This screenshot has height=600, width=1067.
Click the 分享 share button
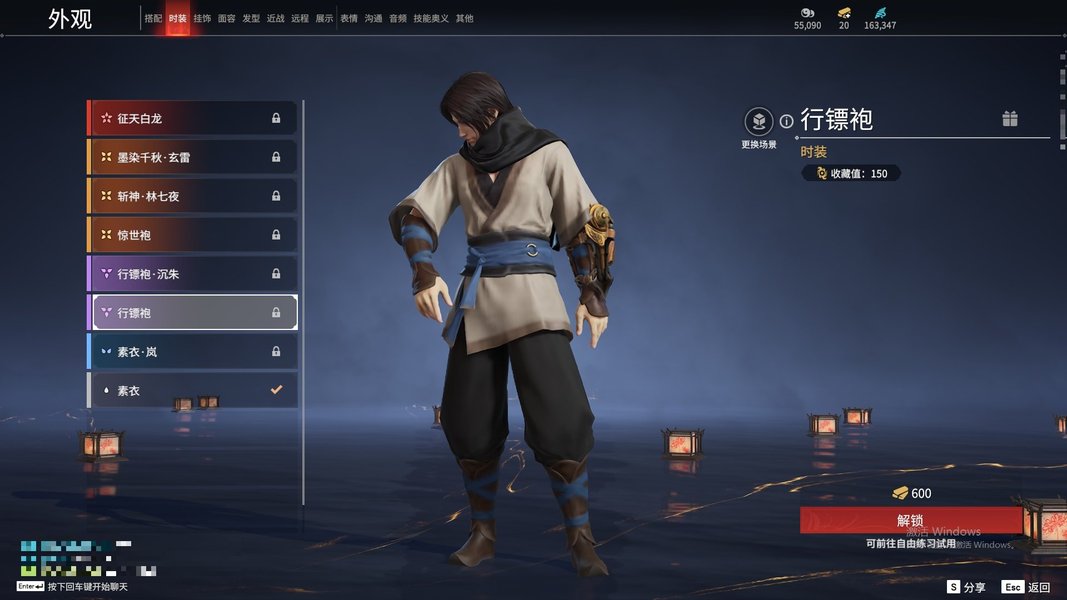967,587
